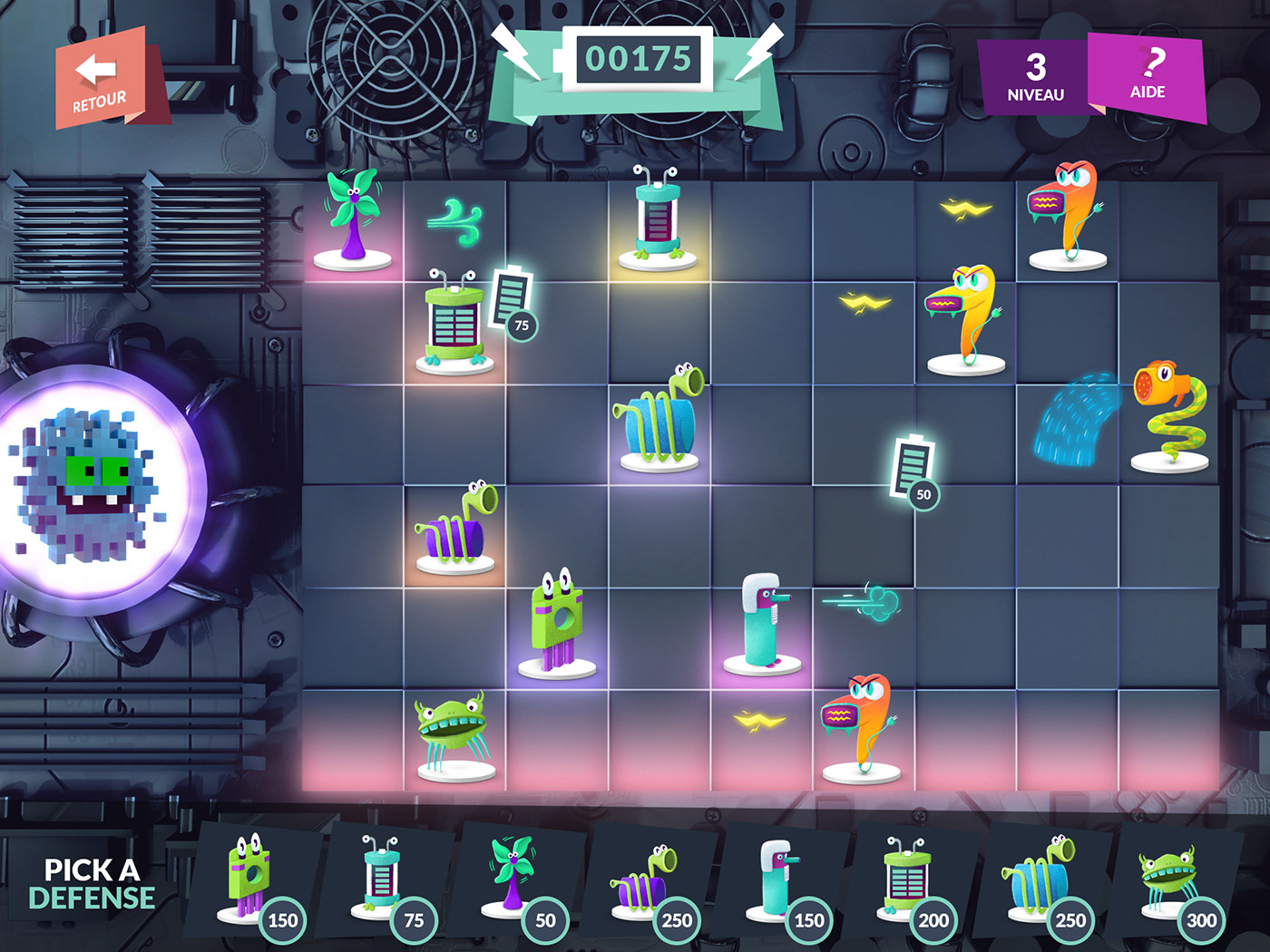Collect the glowing 75 energy battery
This screenshot has height=952, width=1270.
tap(513, 301)
